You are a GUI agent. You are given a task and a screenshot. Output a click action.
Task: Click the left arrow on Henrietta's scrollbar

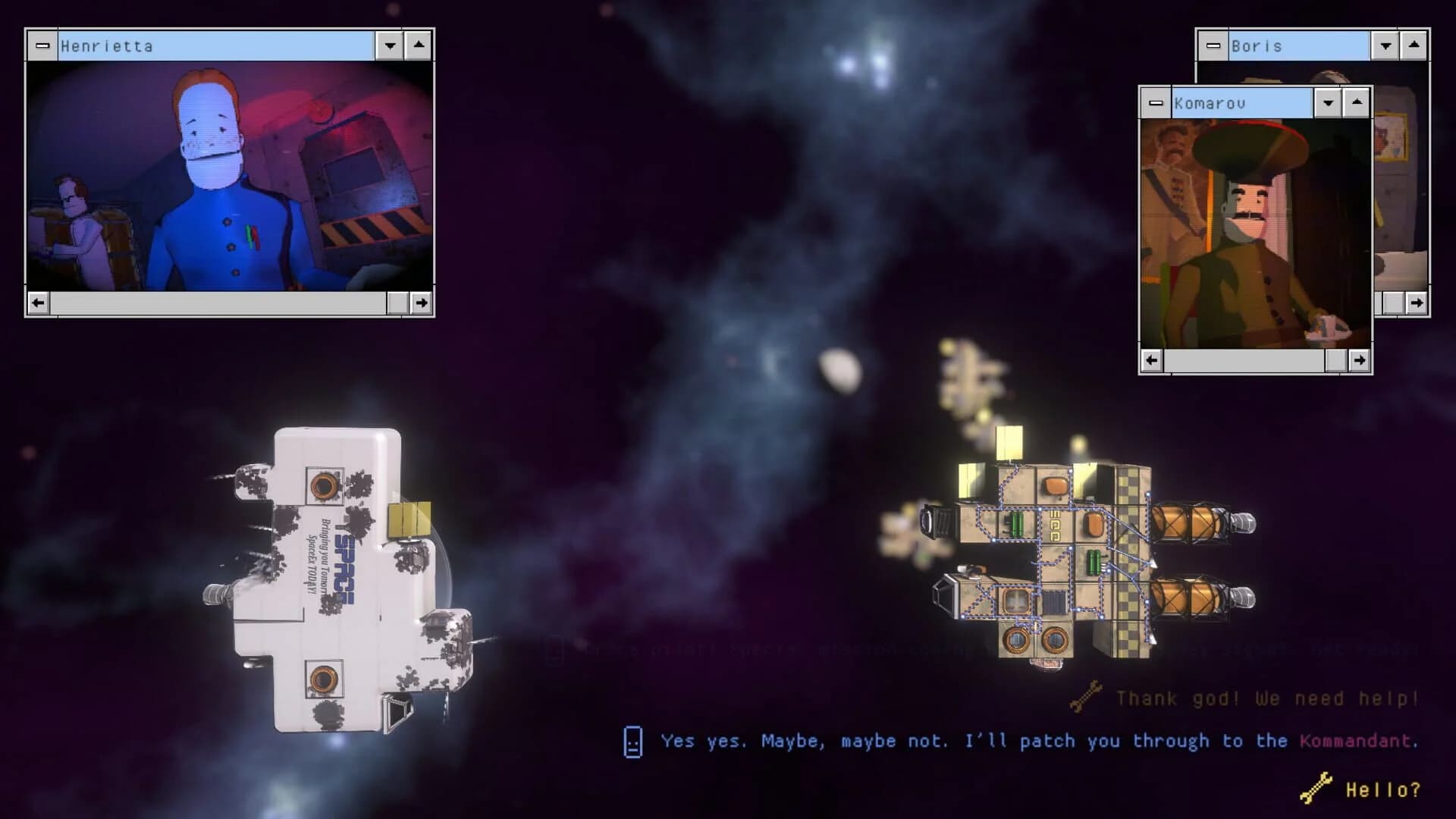pyautogui.click(x=39, y=303)
